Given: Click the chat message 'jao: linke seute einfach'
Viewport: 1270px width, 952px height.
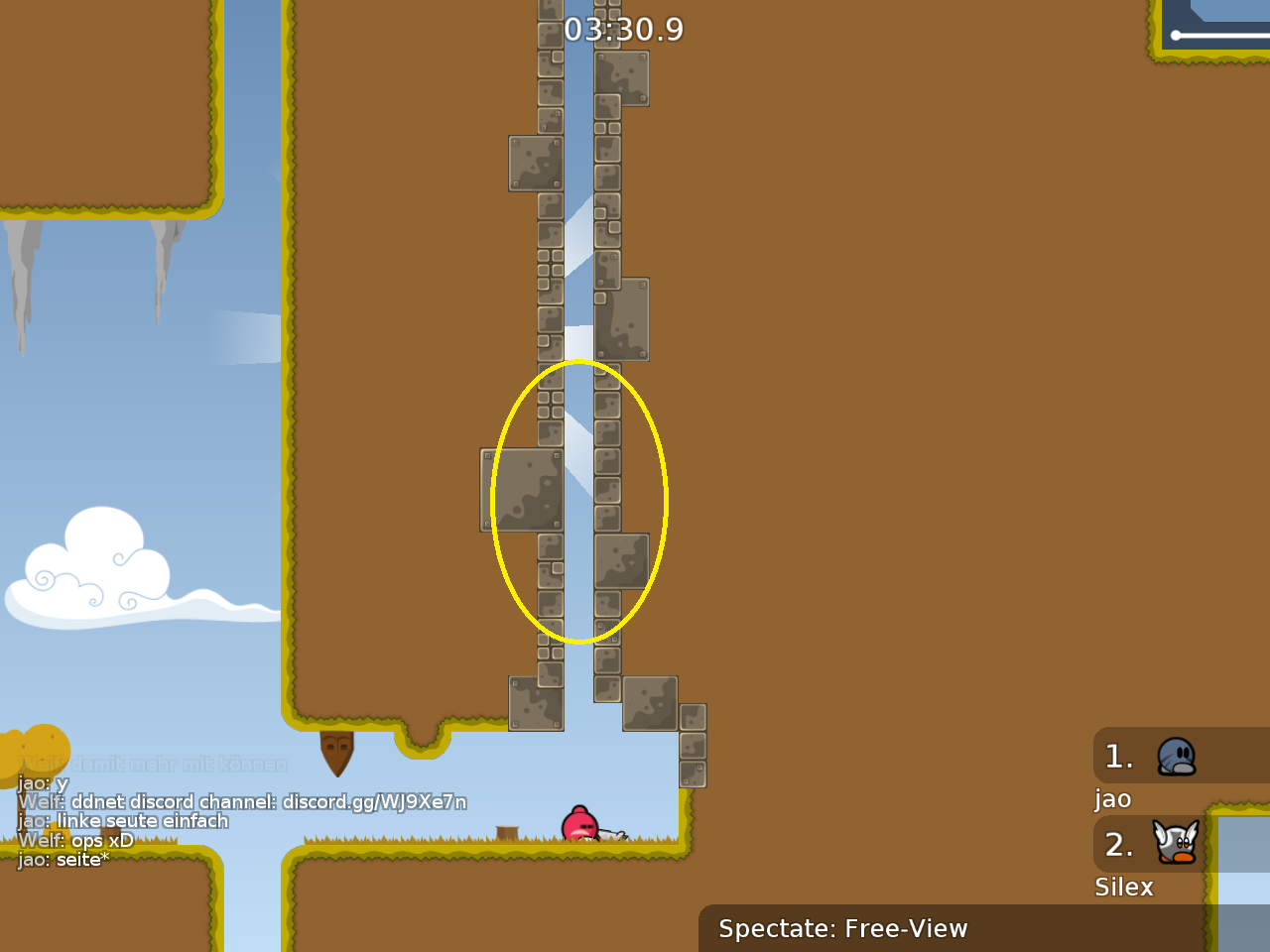Looking at the screenshot, I should [x=123, y=821].
